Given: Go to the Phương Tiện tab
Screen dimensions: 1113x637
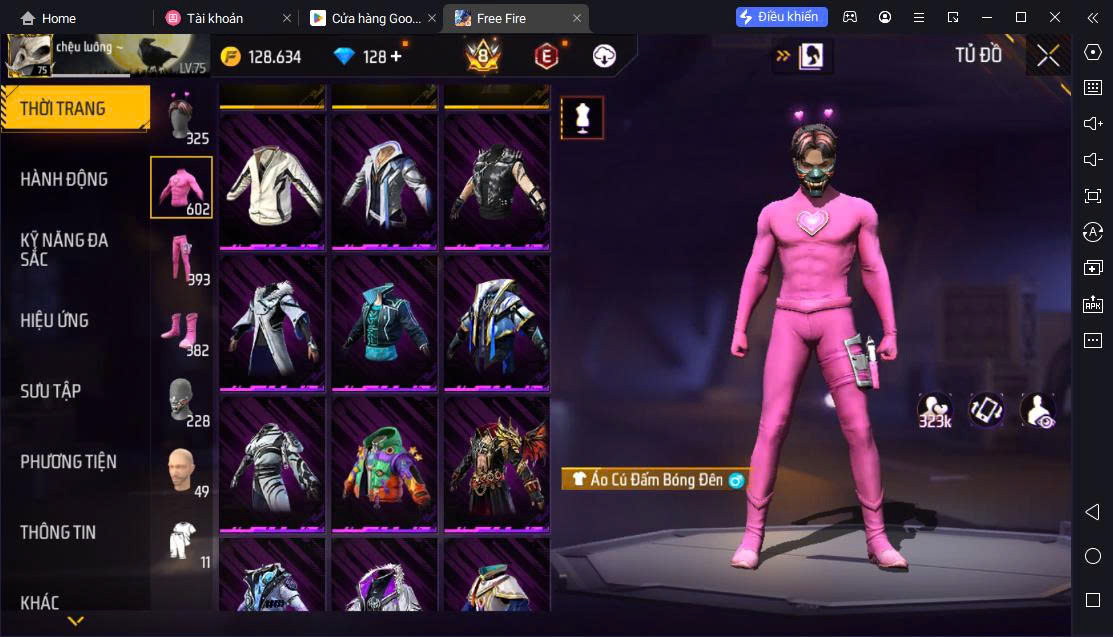Looking at the screenshot, I should [68, 461].
